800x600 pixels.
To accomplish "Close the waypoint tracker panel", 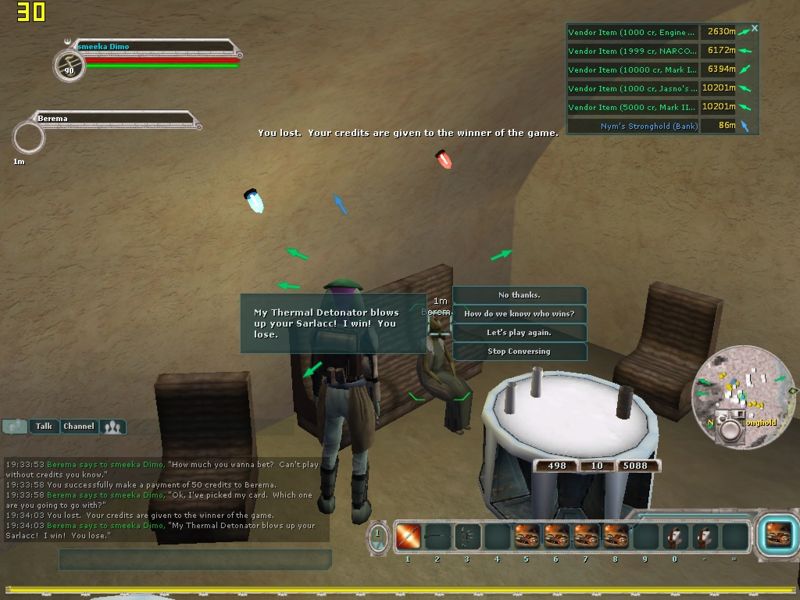I will point(754,29).
